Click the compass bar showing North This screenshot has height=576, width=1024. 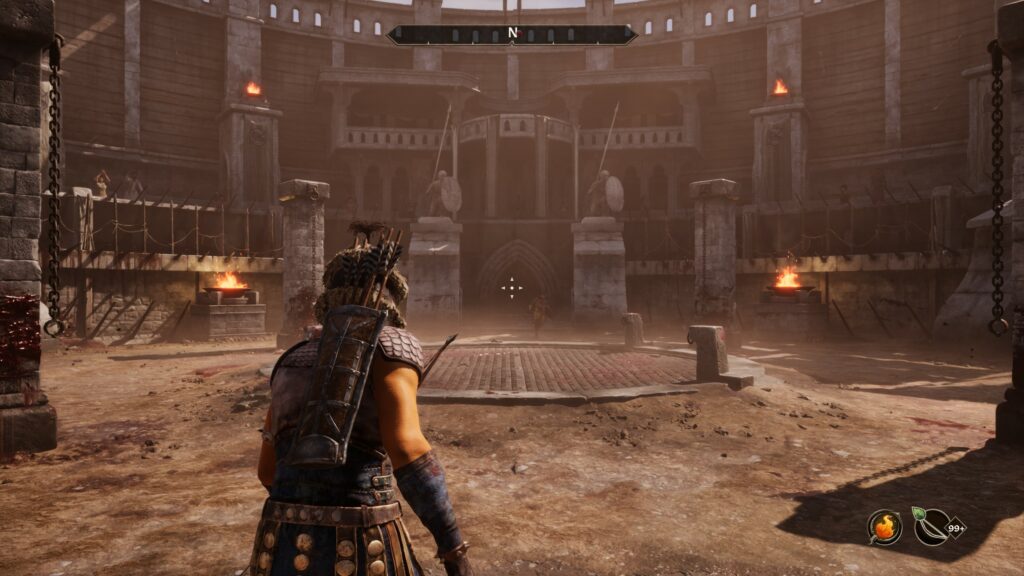coord(512,34)
